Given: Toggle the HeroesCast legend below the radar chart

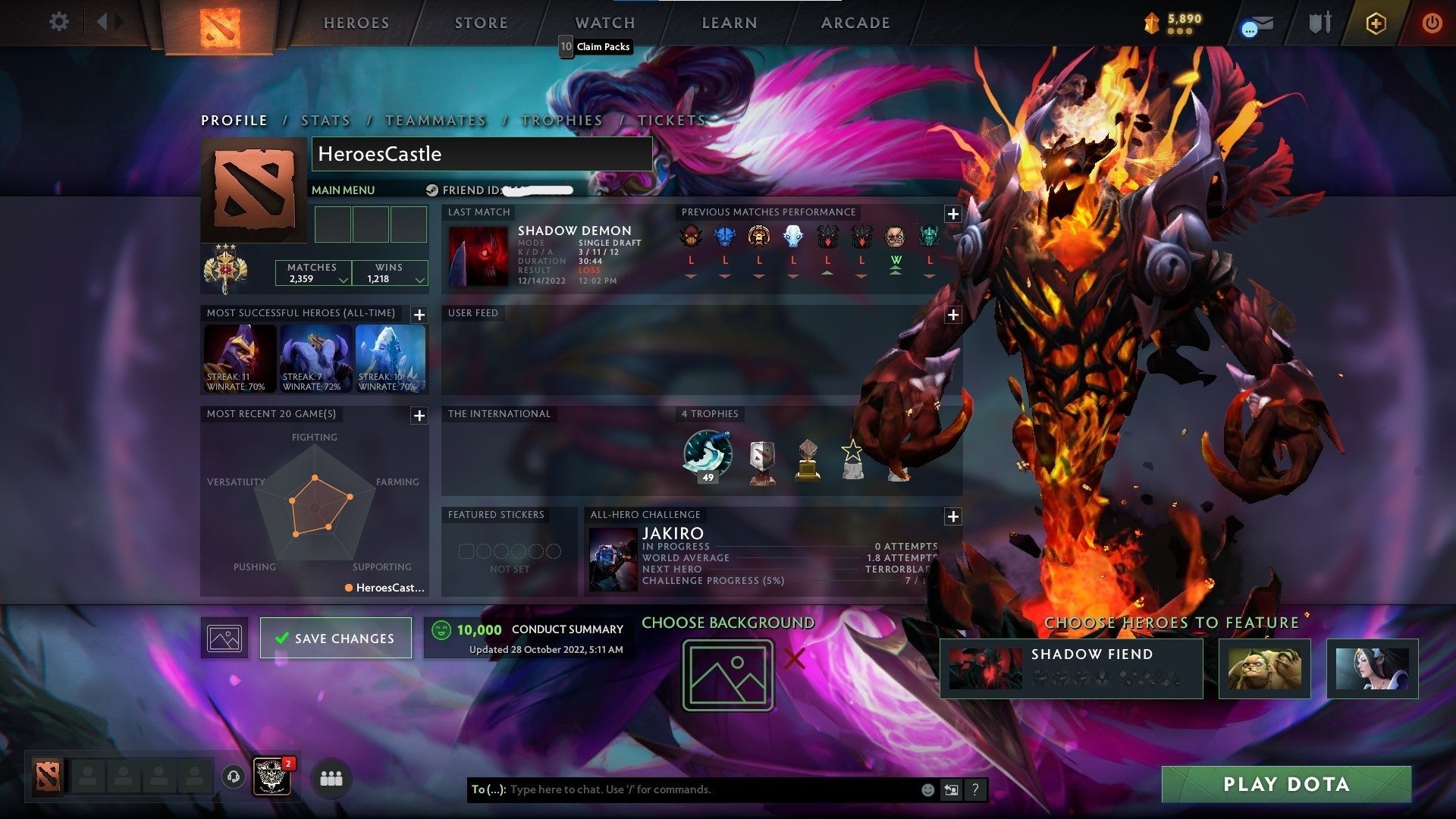Looking at the screenshot, I should 385,587.
